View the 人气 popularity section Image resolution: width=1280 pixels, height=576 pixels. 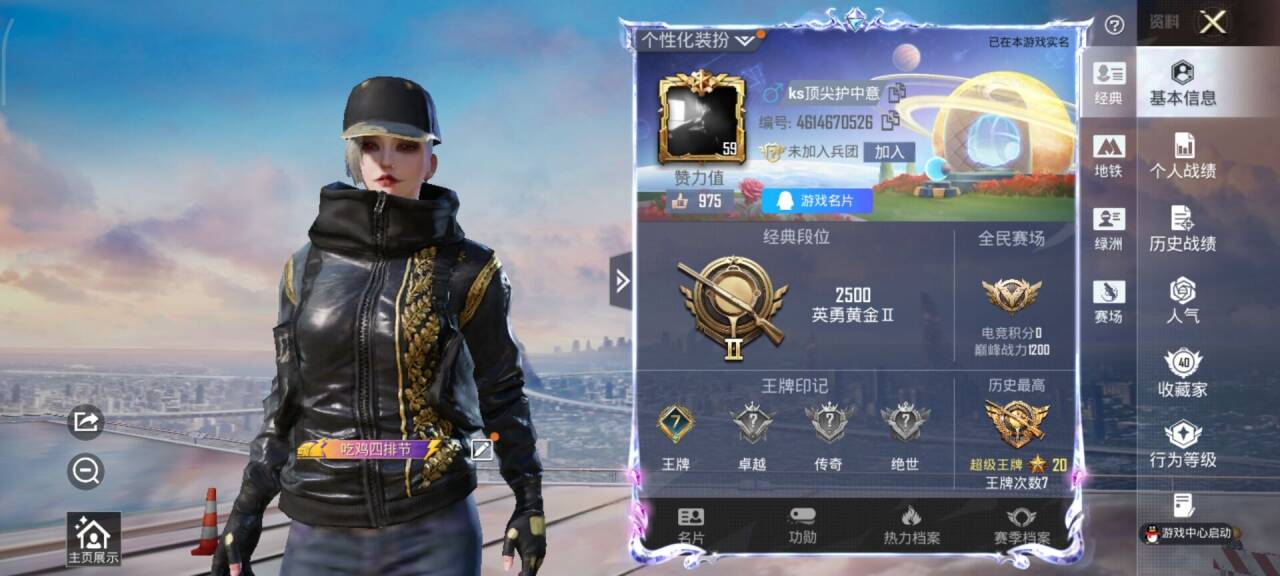[1182, 301]
